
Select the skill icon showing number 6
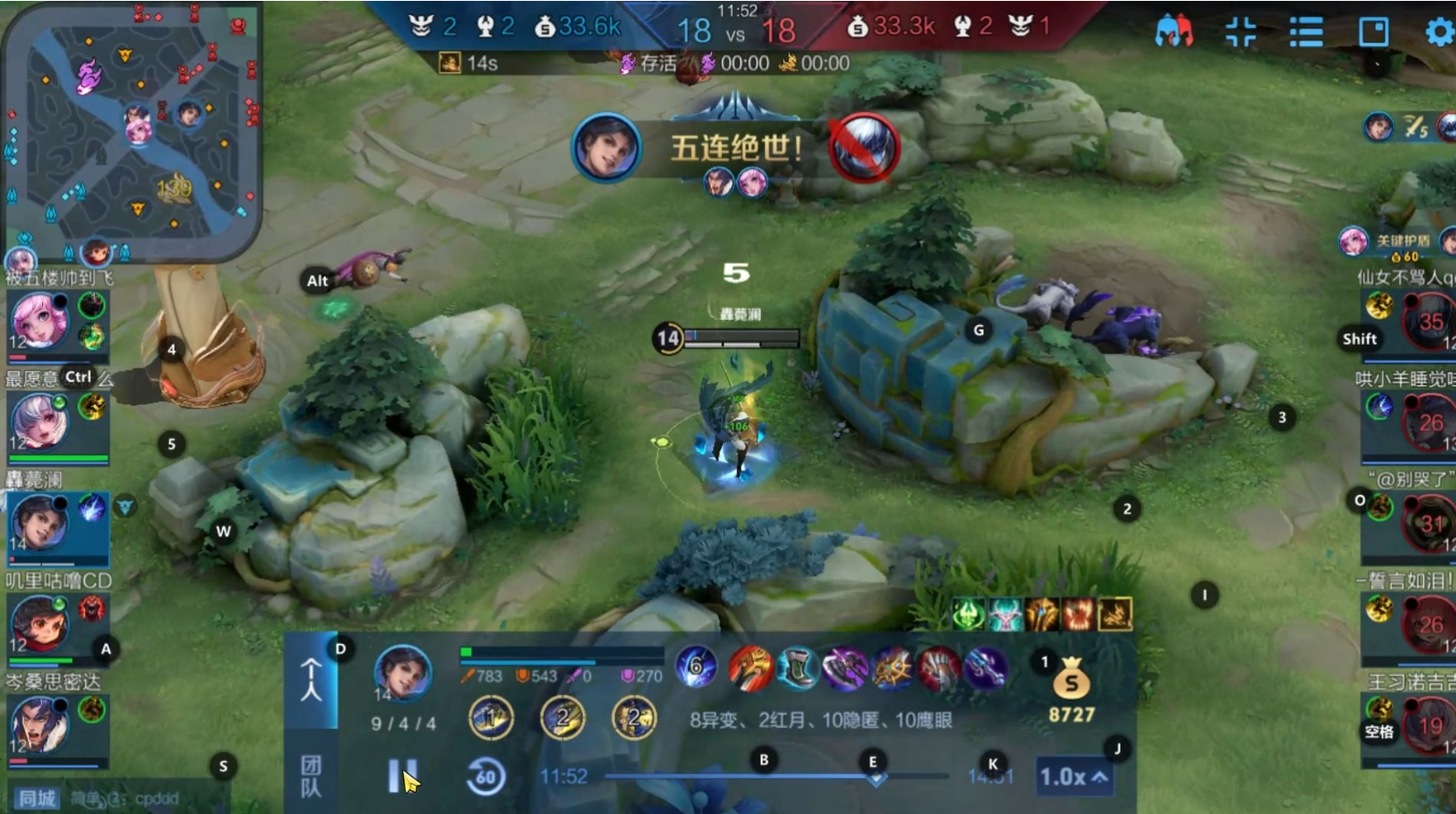pyautogui.click(x=696, y=667)
